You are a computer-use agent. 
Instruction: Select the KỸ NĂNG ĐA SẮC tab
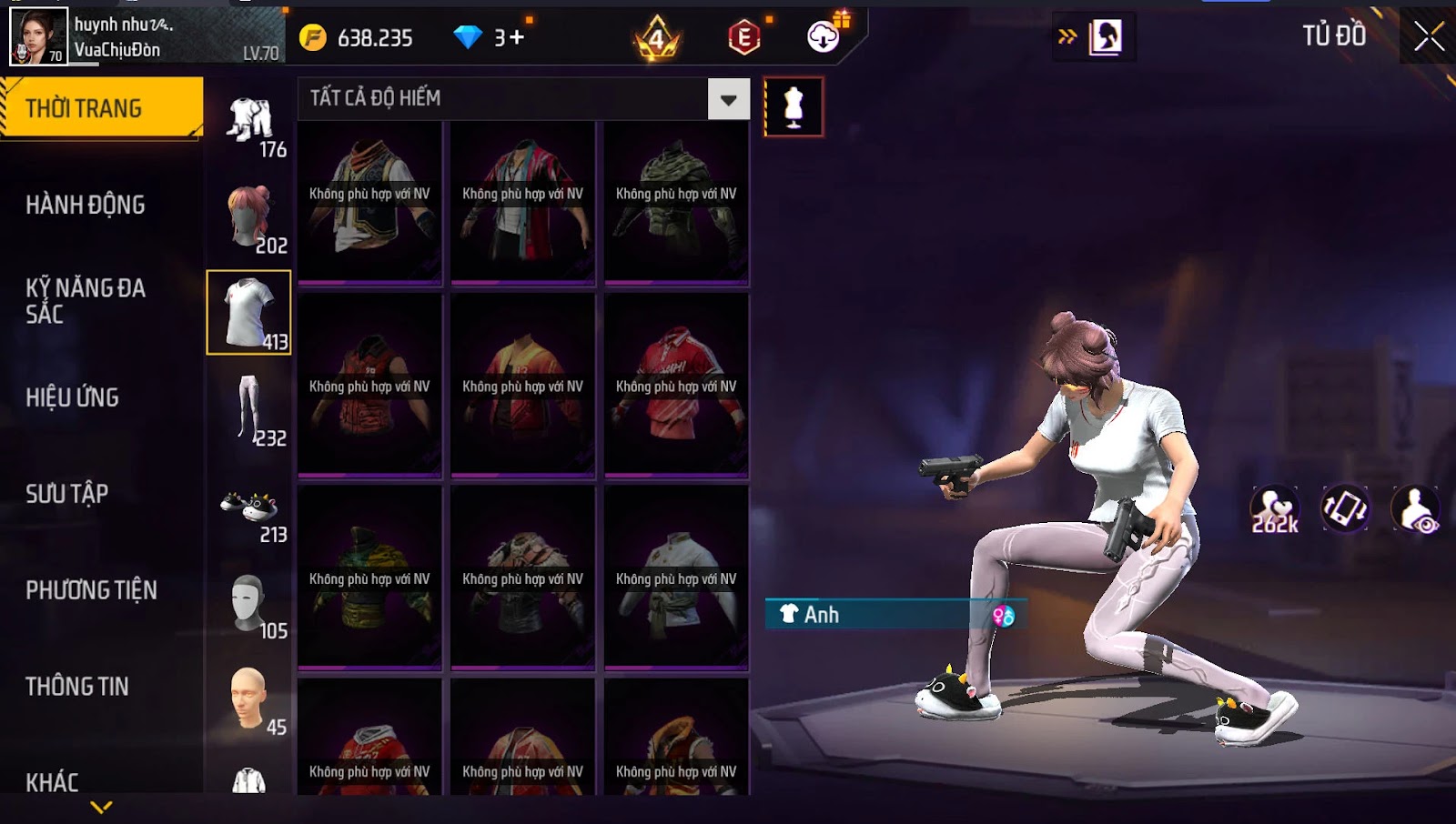click(86, 301)
